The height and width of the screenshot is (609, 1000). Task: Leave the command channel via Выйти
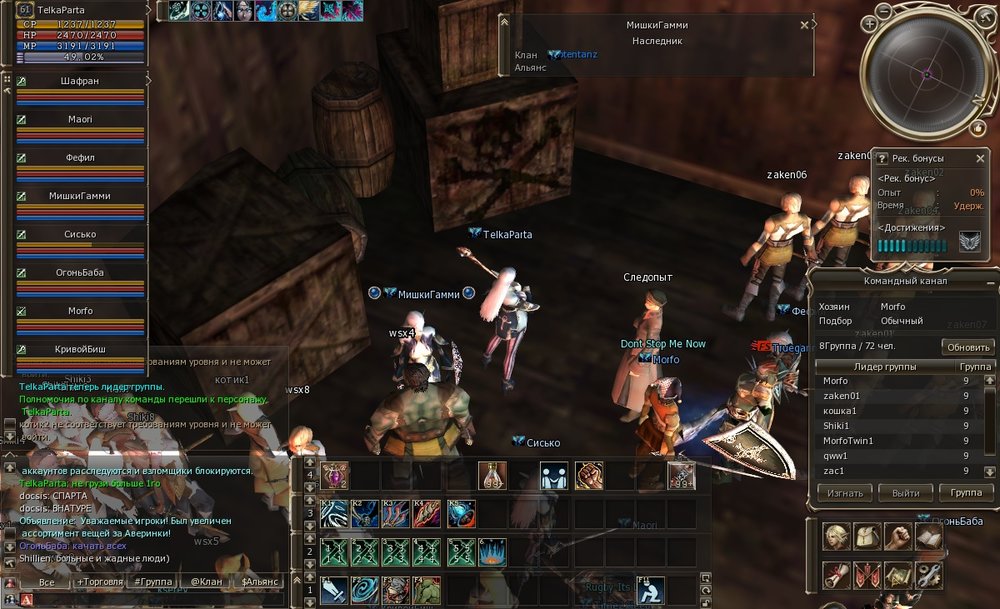click(x=905, y=493)
